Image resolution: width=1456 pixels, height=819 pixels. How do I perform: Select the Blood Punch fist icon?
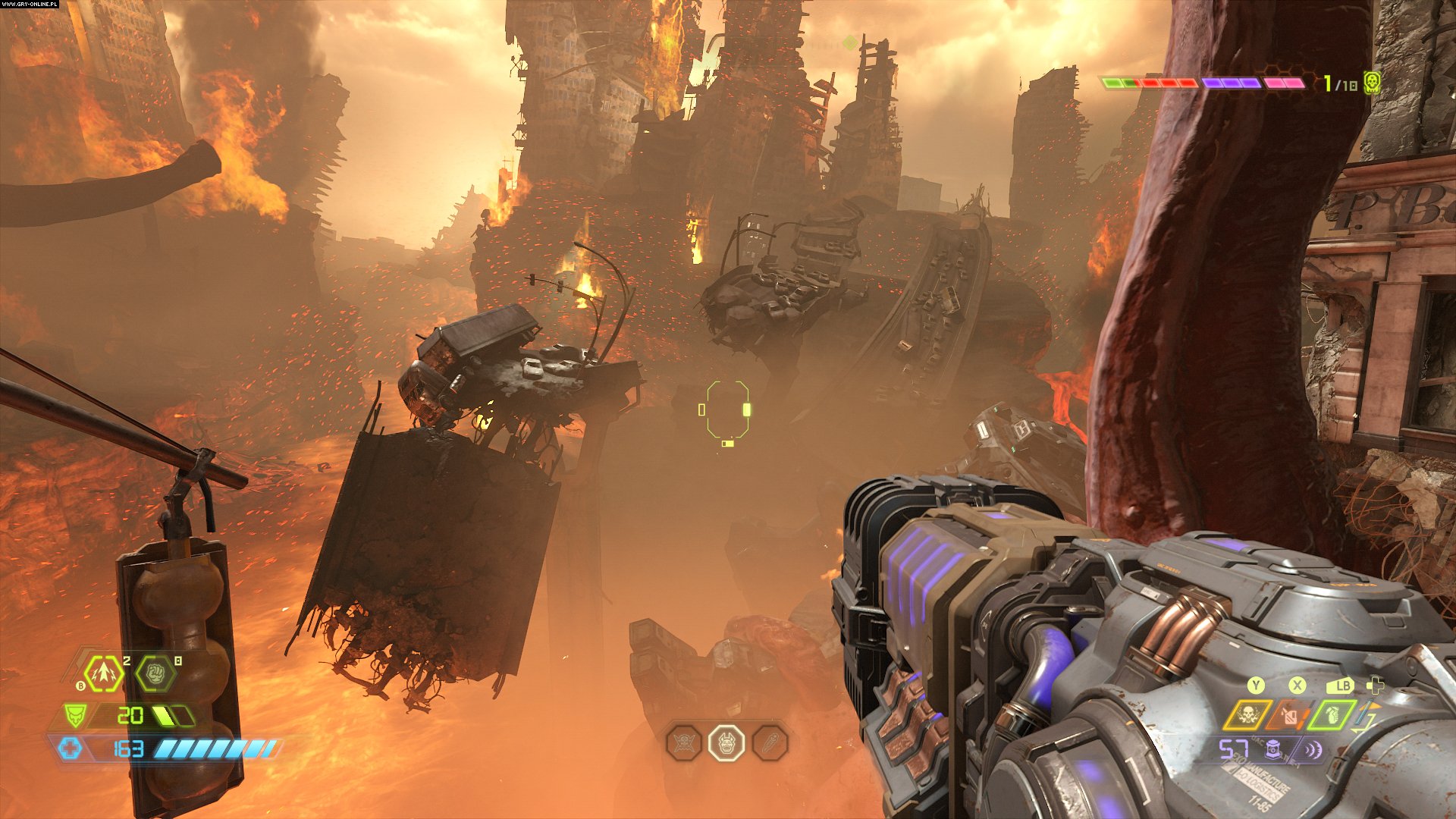pyautogui.click(x=155, y=673)
